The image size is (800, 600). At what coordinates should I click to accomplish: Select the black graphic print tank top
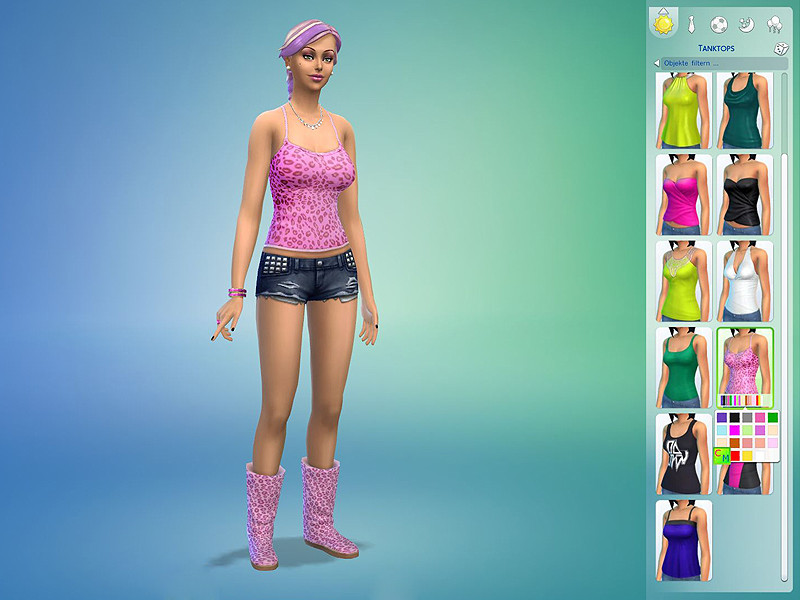click(684, 453)
